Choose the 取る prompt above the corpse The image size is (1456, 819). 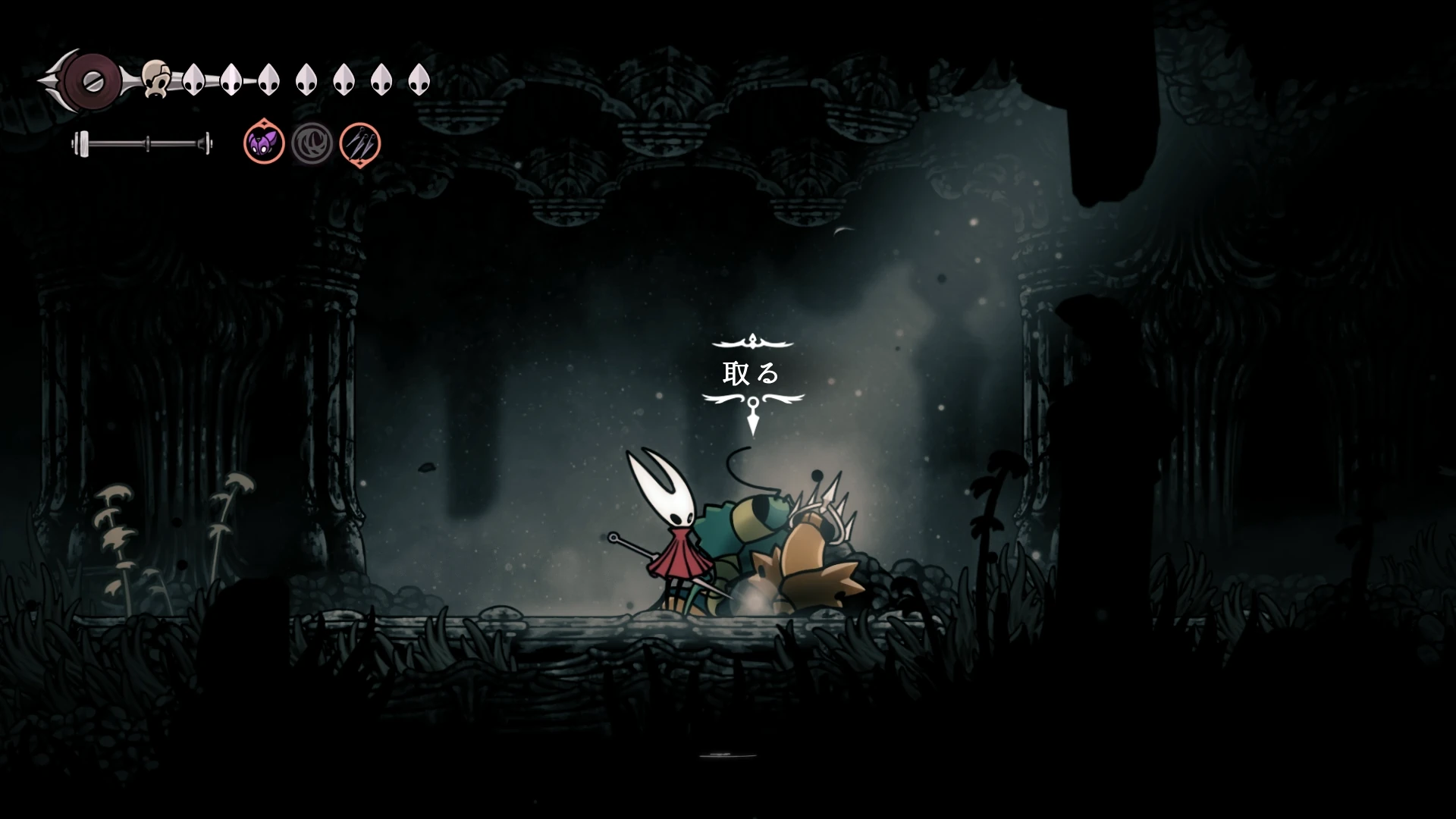click(x=751, y=373)
